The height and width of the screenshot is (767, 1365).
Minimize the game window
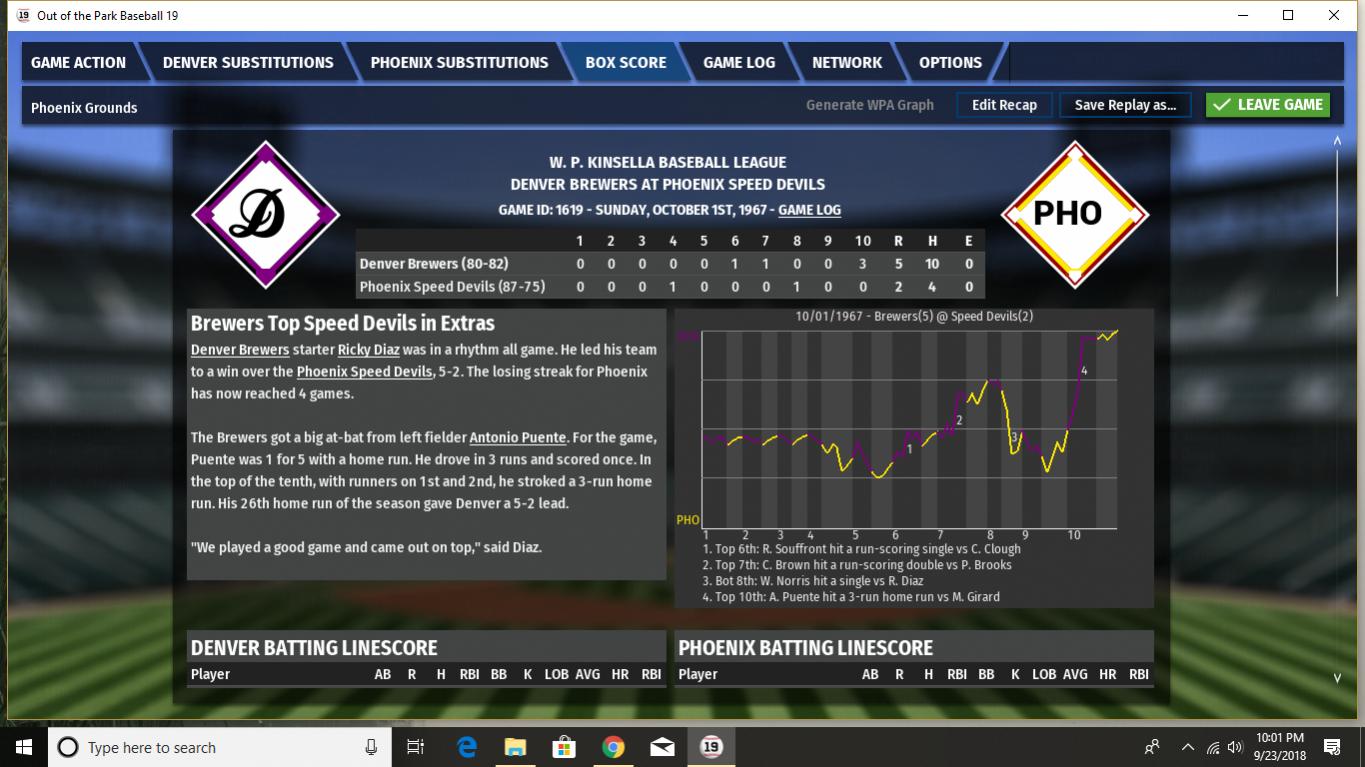point(1243,15)
